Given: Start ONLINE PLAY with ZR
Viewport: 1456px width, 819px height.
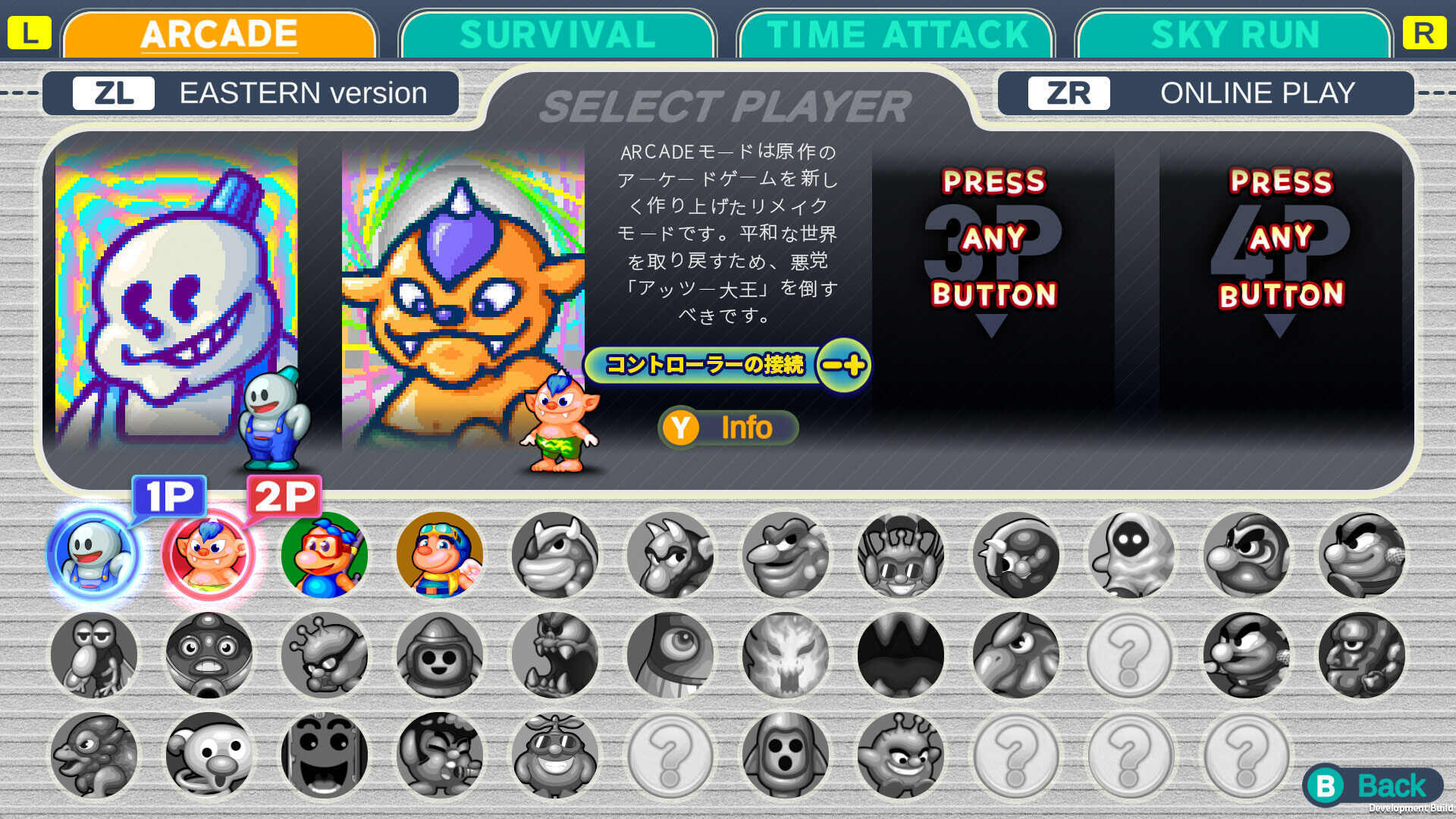Looking at the screenshot, I should 1206,93.
